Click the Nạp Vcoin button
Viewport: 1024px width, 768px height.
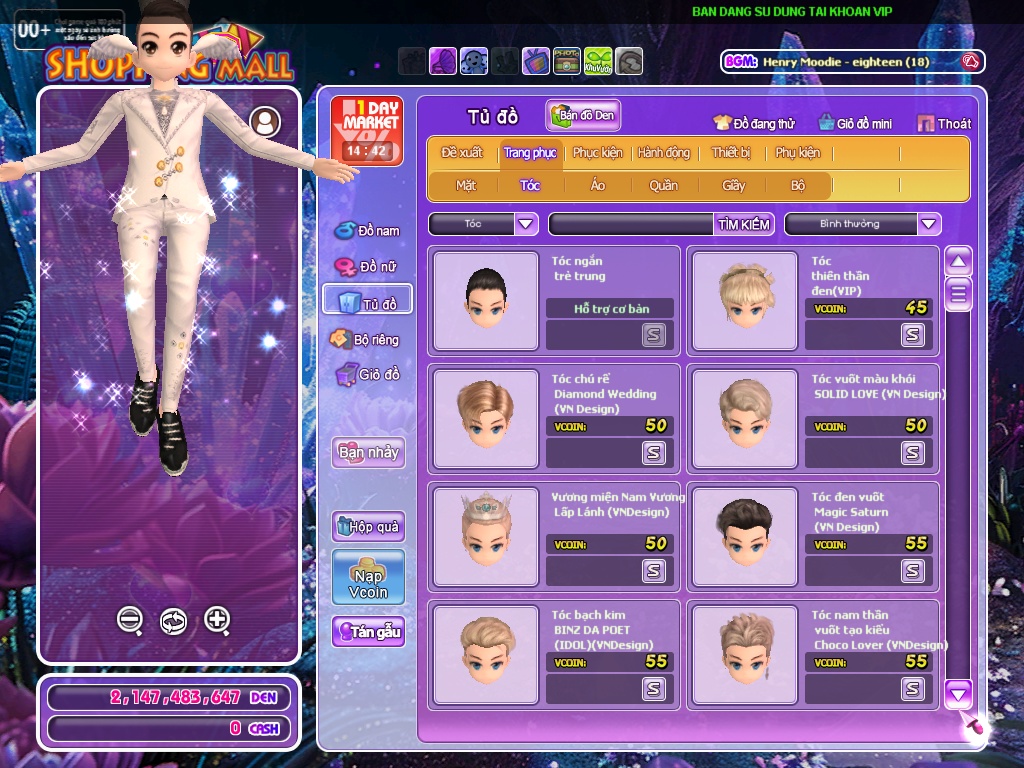pyautogui.click(x=368, y=578)
